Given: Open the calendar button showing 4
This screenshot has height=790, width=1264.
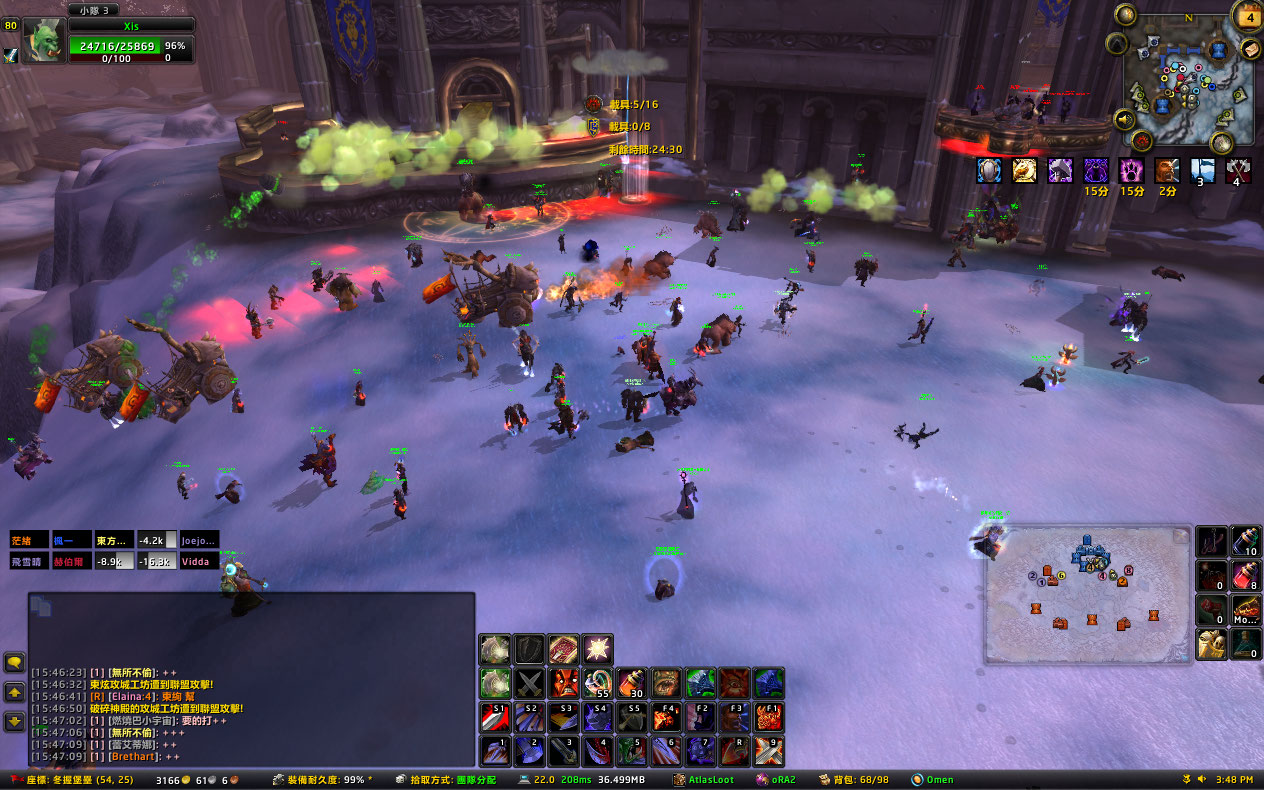Looking at the screenshot, I should [1248, 15].
